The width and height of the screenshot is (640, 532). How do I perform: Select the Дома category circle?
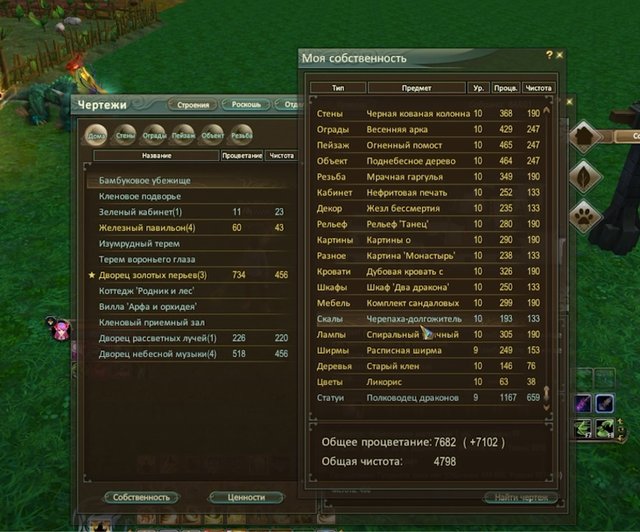[x=97, y=135]
